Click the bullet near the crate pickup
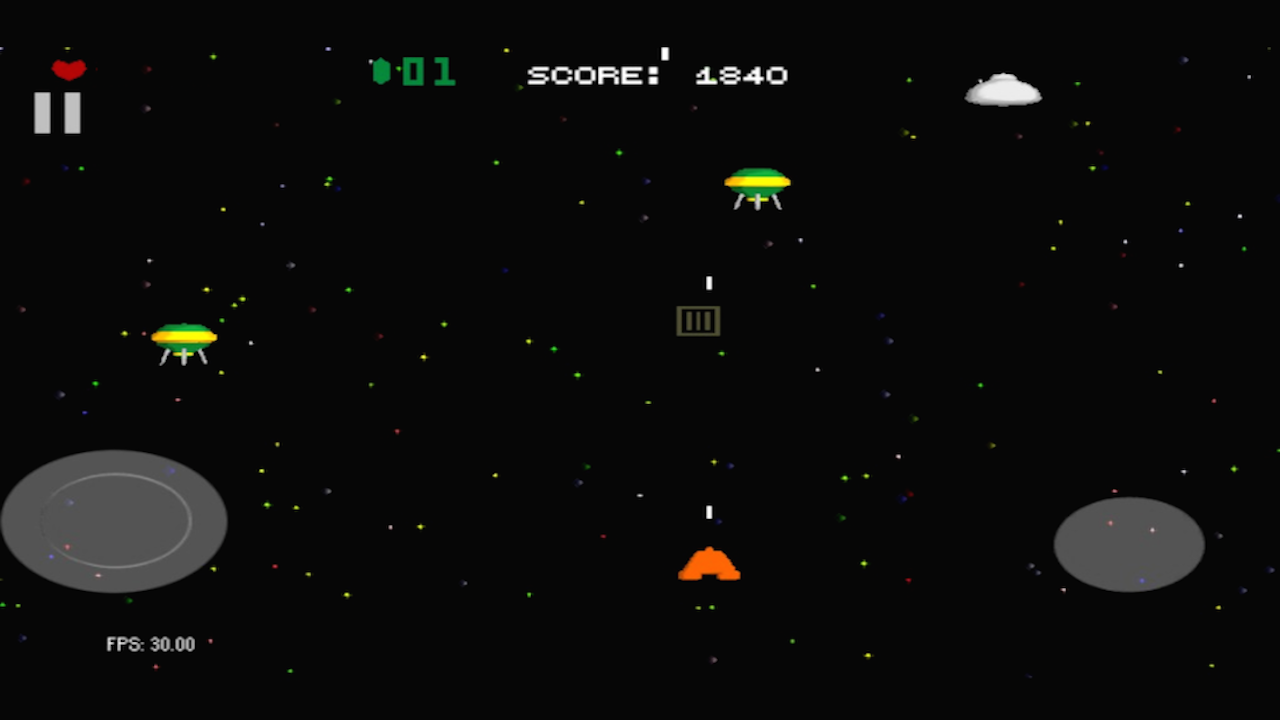 pos(711,281)
